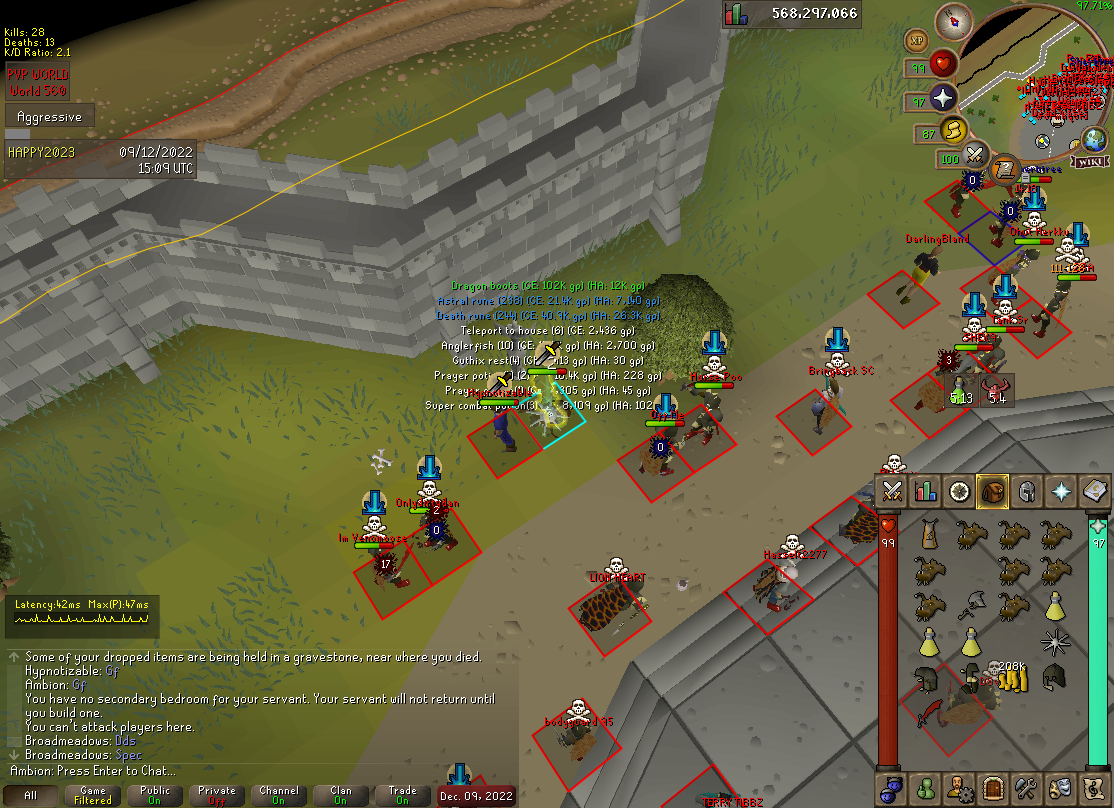Click the Wiki lookup banner
The image size is (1114, 808).
click(x=1088, y=161)
